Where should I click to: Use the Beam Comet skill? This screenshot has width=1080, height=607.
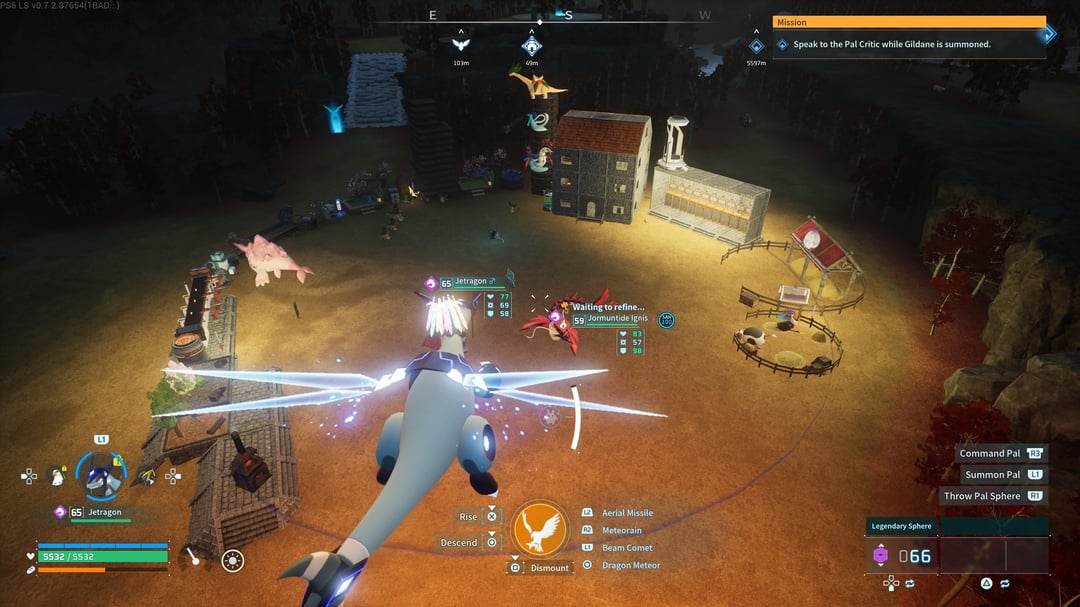pos(627,548)
